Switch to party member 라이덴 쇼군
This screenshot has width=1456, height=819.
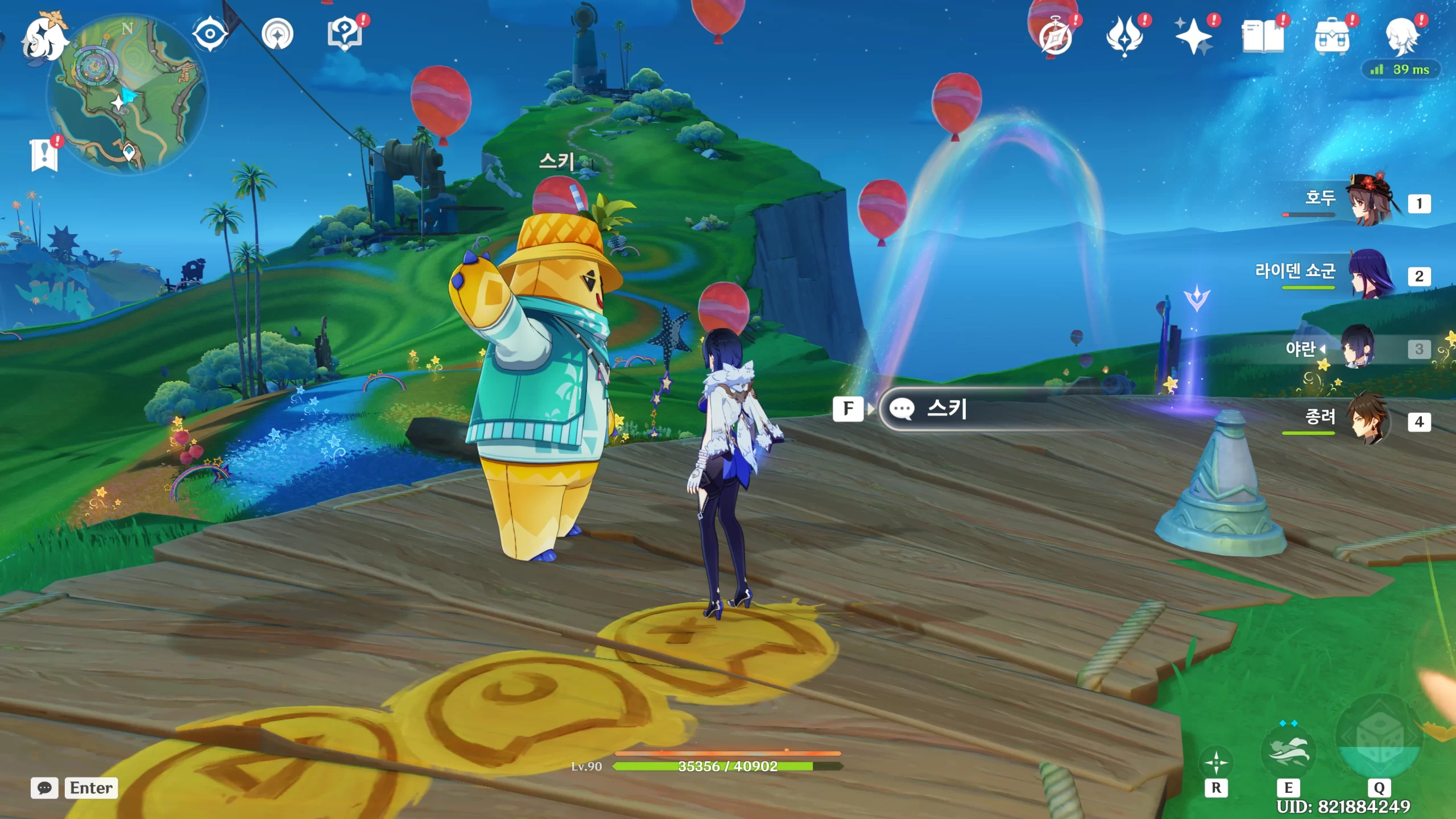tap(1371, 274)
